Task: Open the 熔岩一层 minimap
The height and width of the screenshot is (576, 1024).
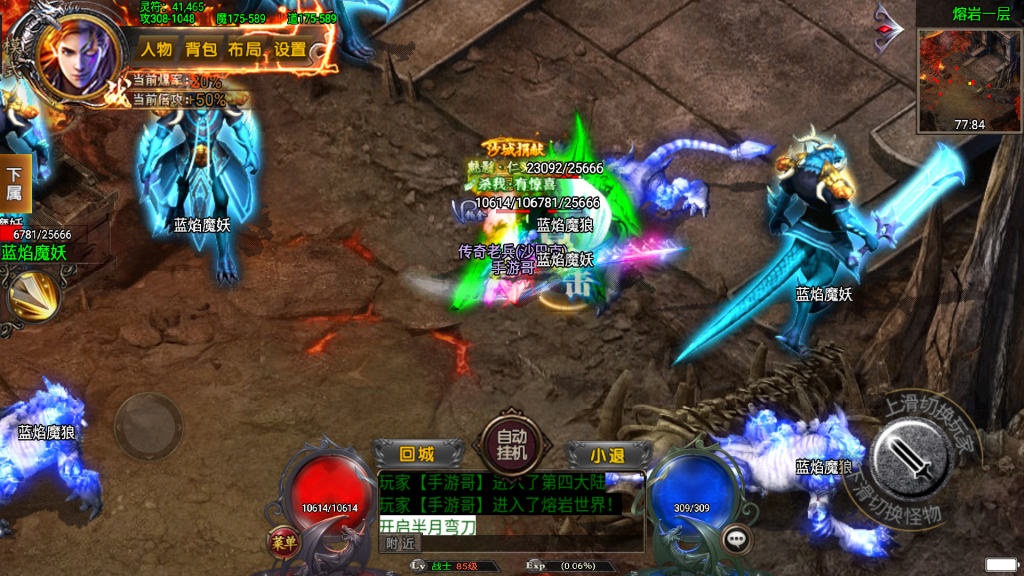Action: tap(969, 80)
